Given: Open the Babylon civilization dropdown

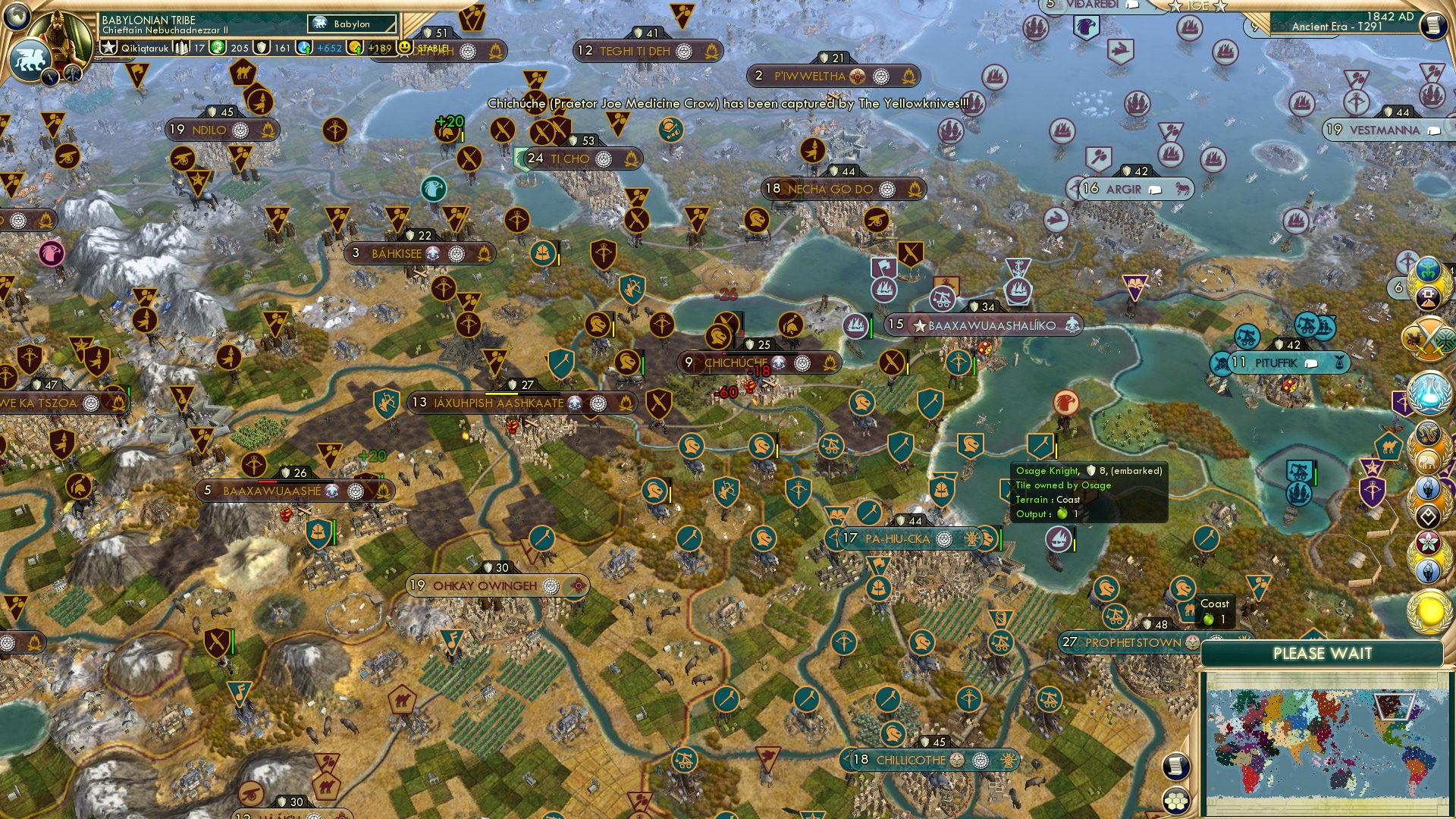Looking at the screenshot, I should tap(351, 24).
